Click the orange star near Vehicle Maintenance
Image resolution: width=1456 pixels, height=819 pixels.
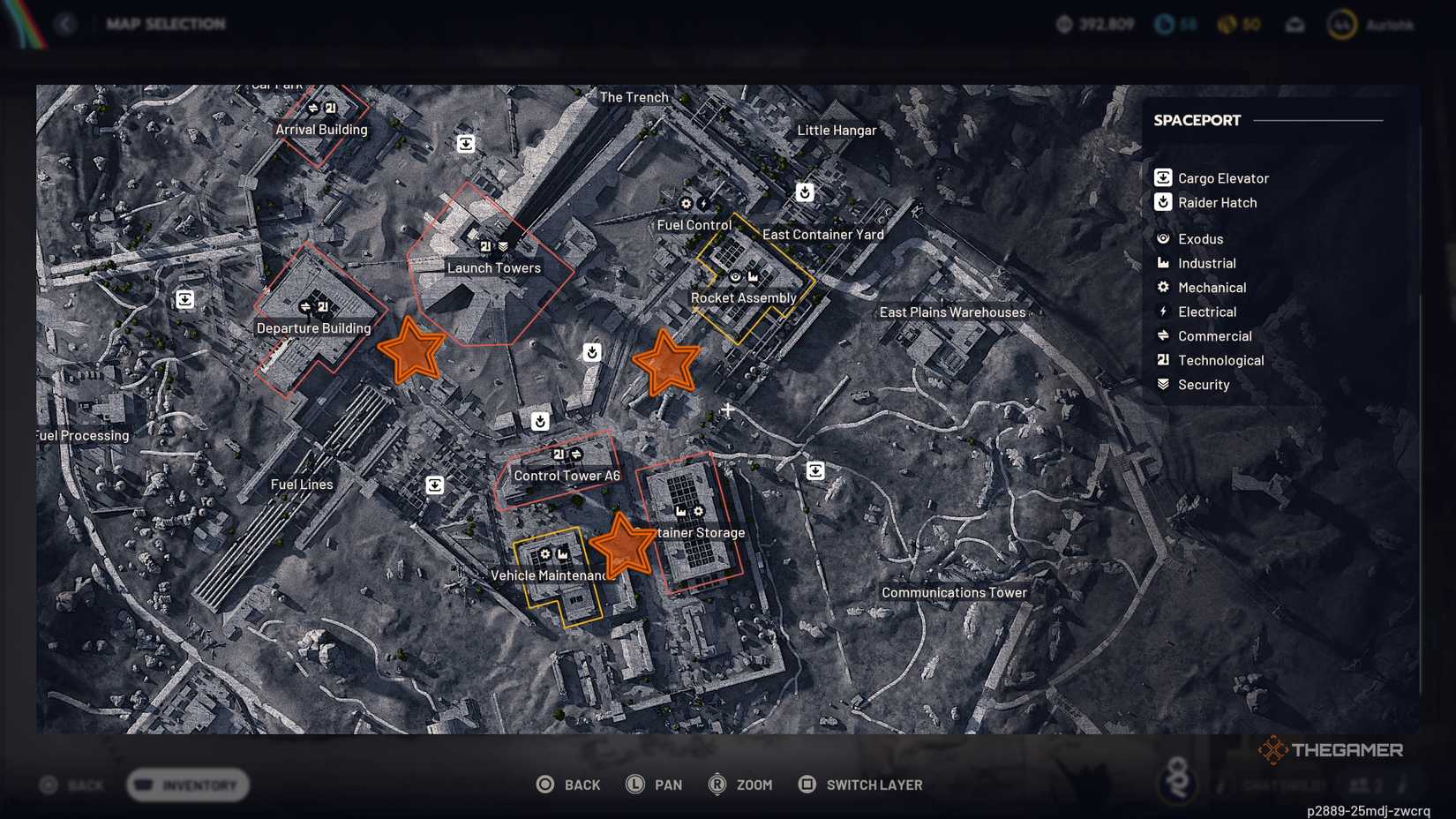click(625, 545)
